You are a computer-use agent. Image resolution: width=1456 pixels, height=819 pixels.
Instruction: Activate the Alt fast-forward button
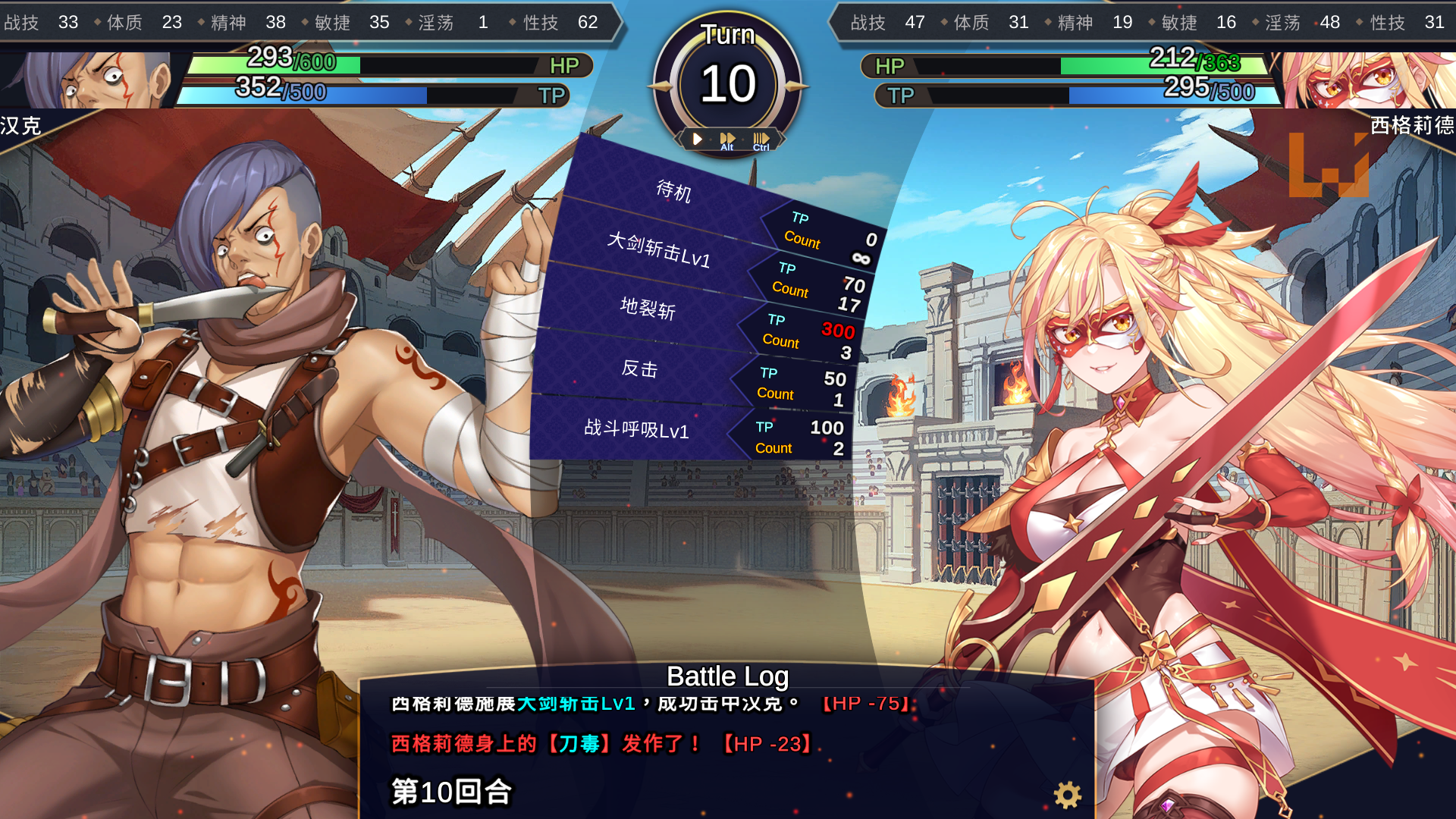click(x=727, y=140)
